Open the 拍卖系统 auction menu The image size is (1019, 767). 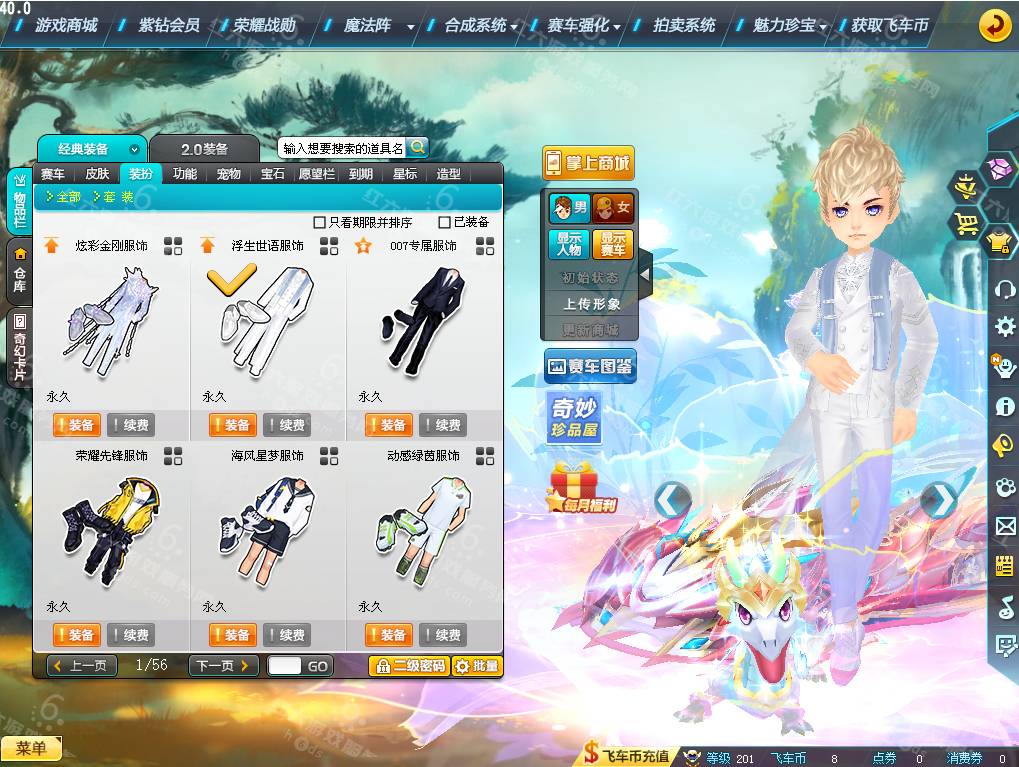click(x=684, y=25)
